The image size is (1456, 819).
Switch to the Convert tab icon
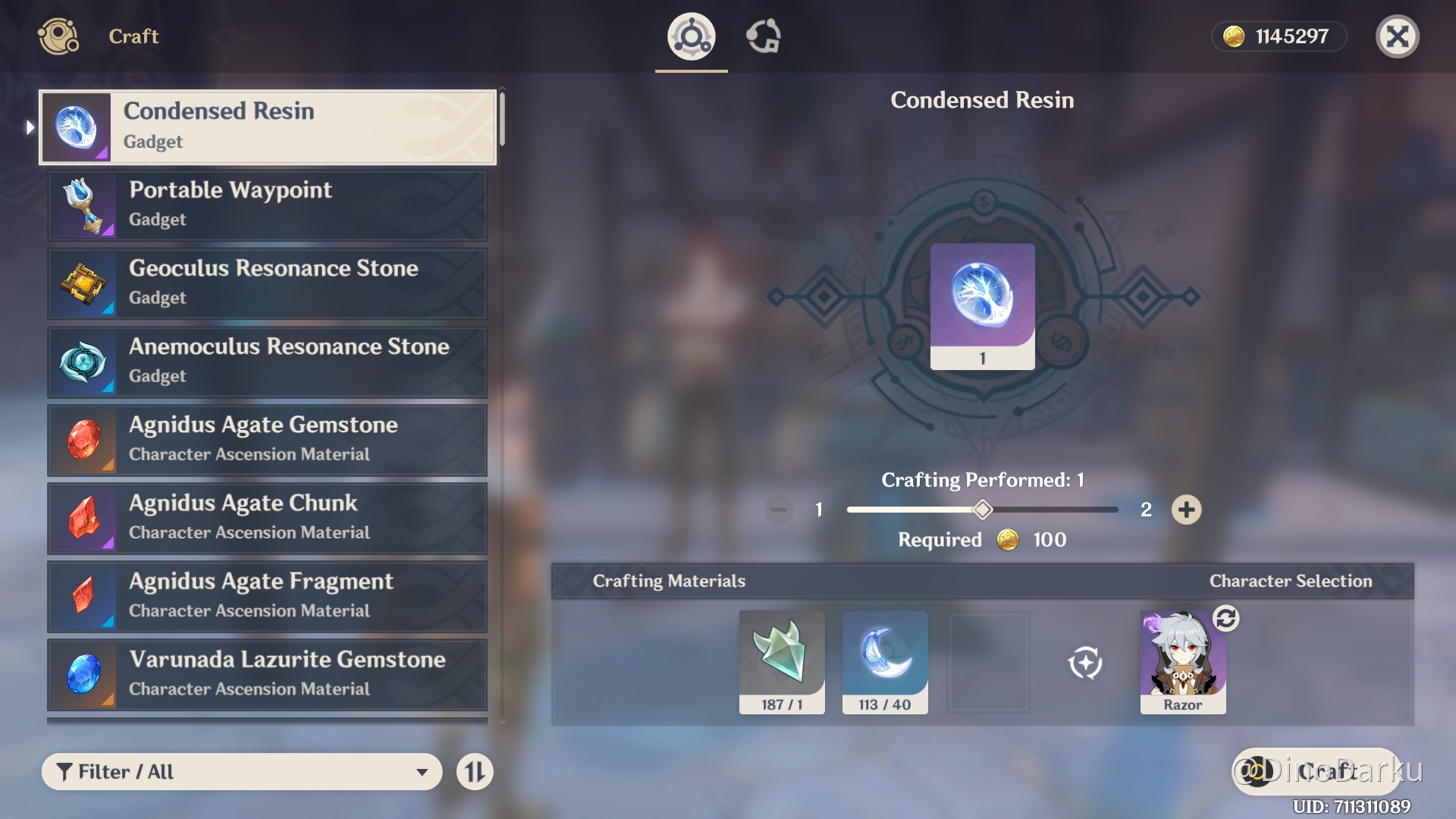click(x=765, y=36)
